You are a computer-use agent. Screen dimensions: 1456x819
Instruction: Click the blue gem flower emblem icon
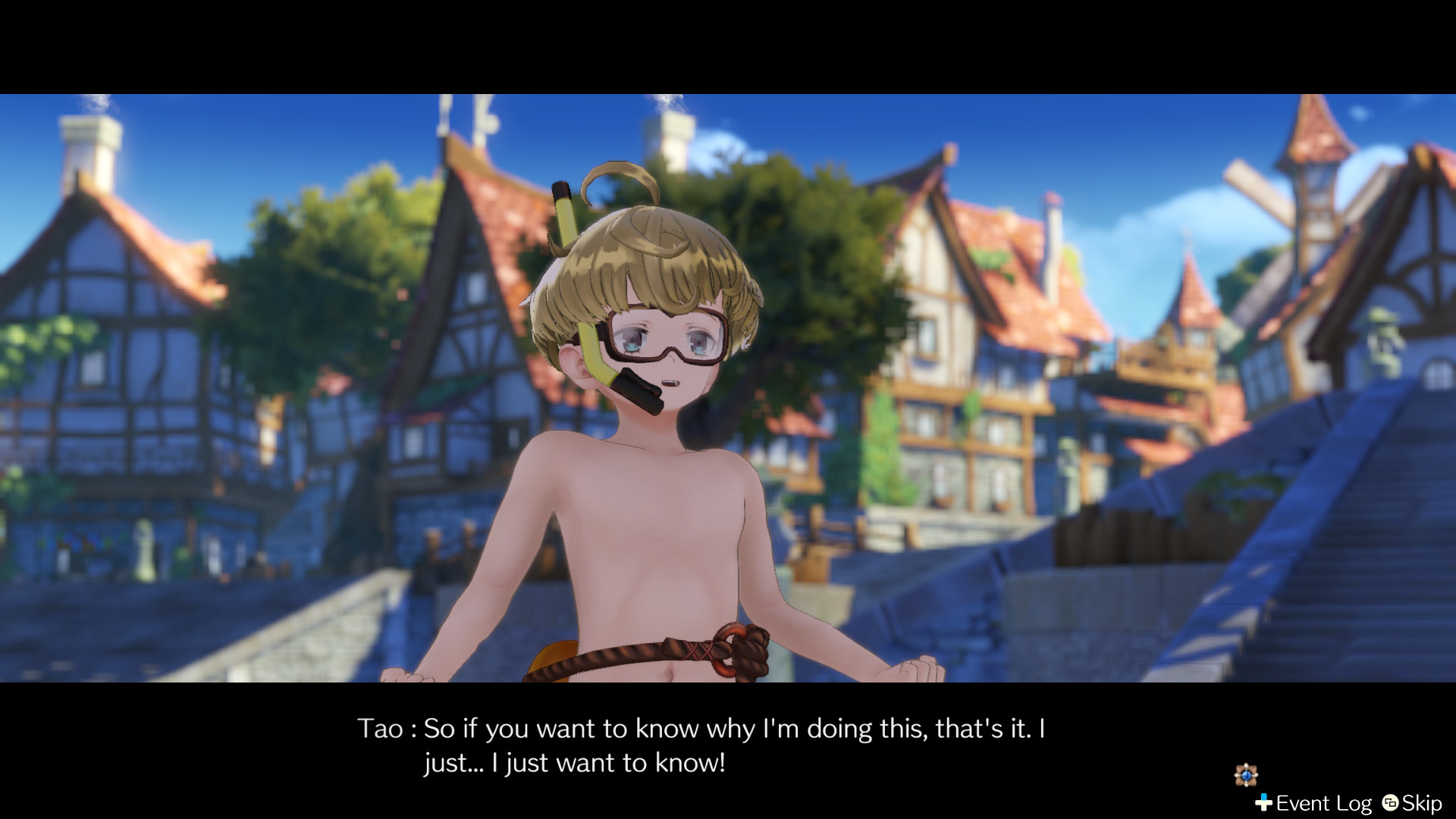(x=1246, y=775)
